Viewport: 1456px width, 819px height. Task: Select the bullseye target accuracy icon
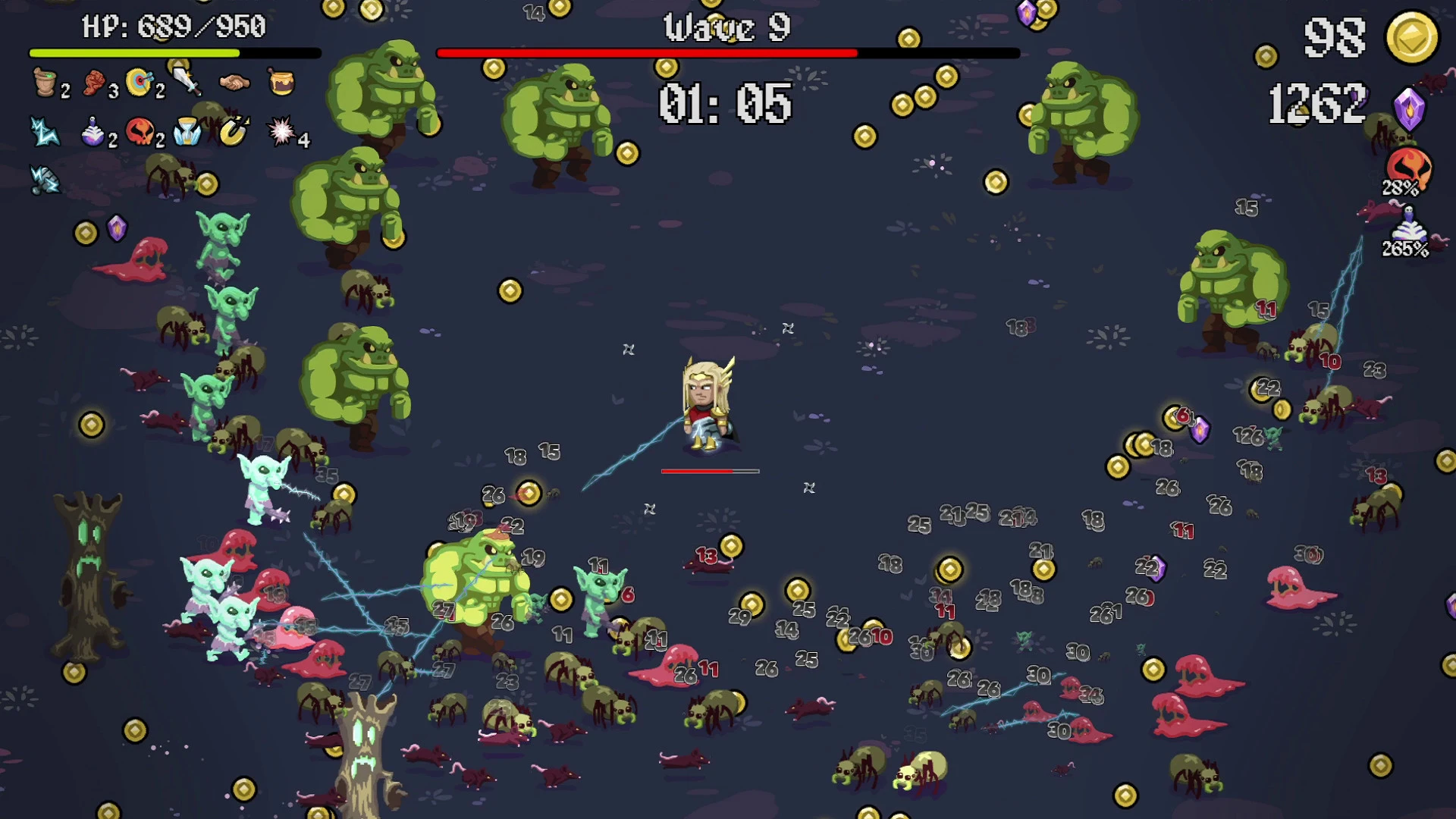click(x=138, y=82)
